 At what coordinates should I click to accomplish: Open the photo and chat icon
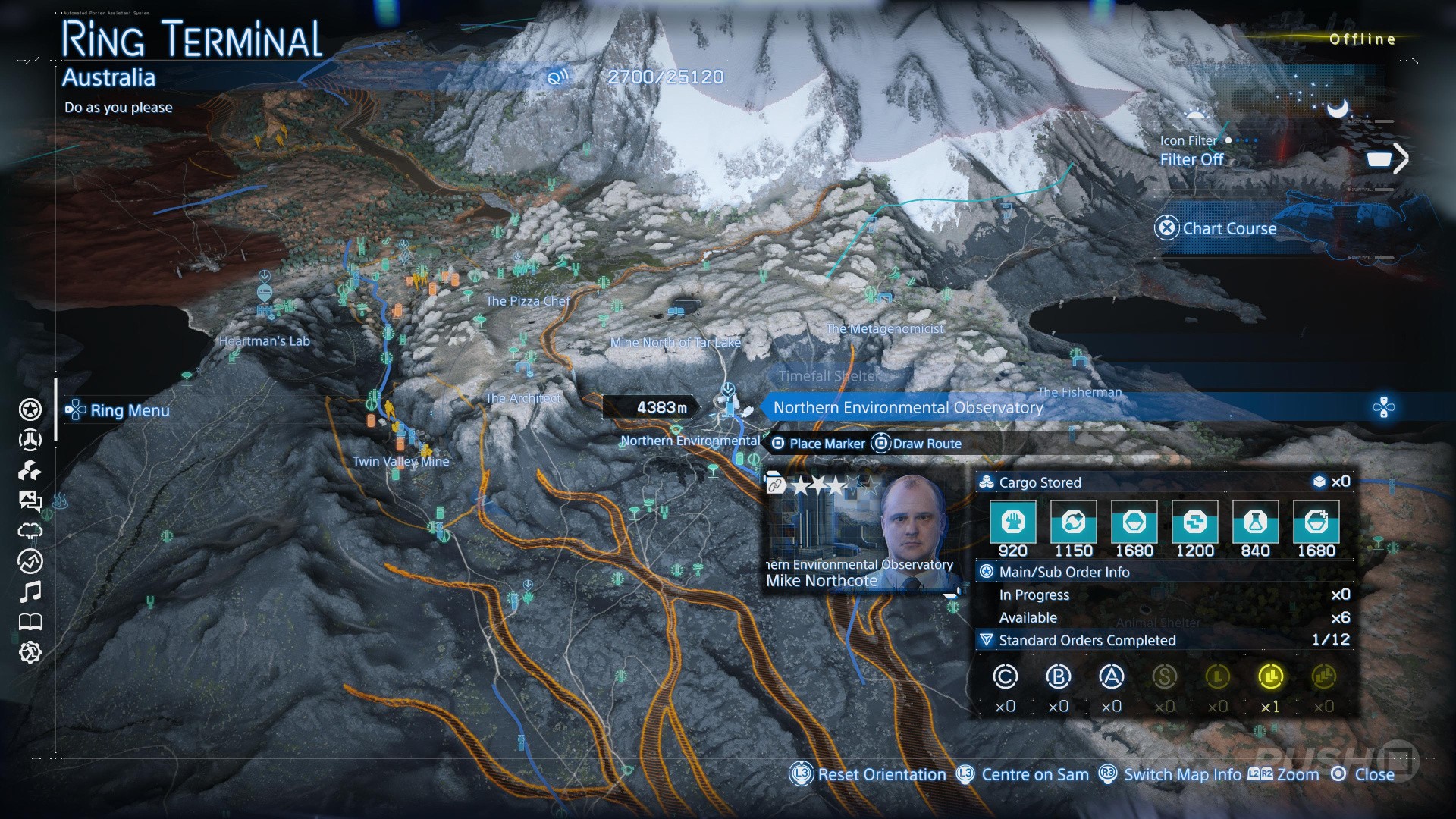[30, 500]
